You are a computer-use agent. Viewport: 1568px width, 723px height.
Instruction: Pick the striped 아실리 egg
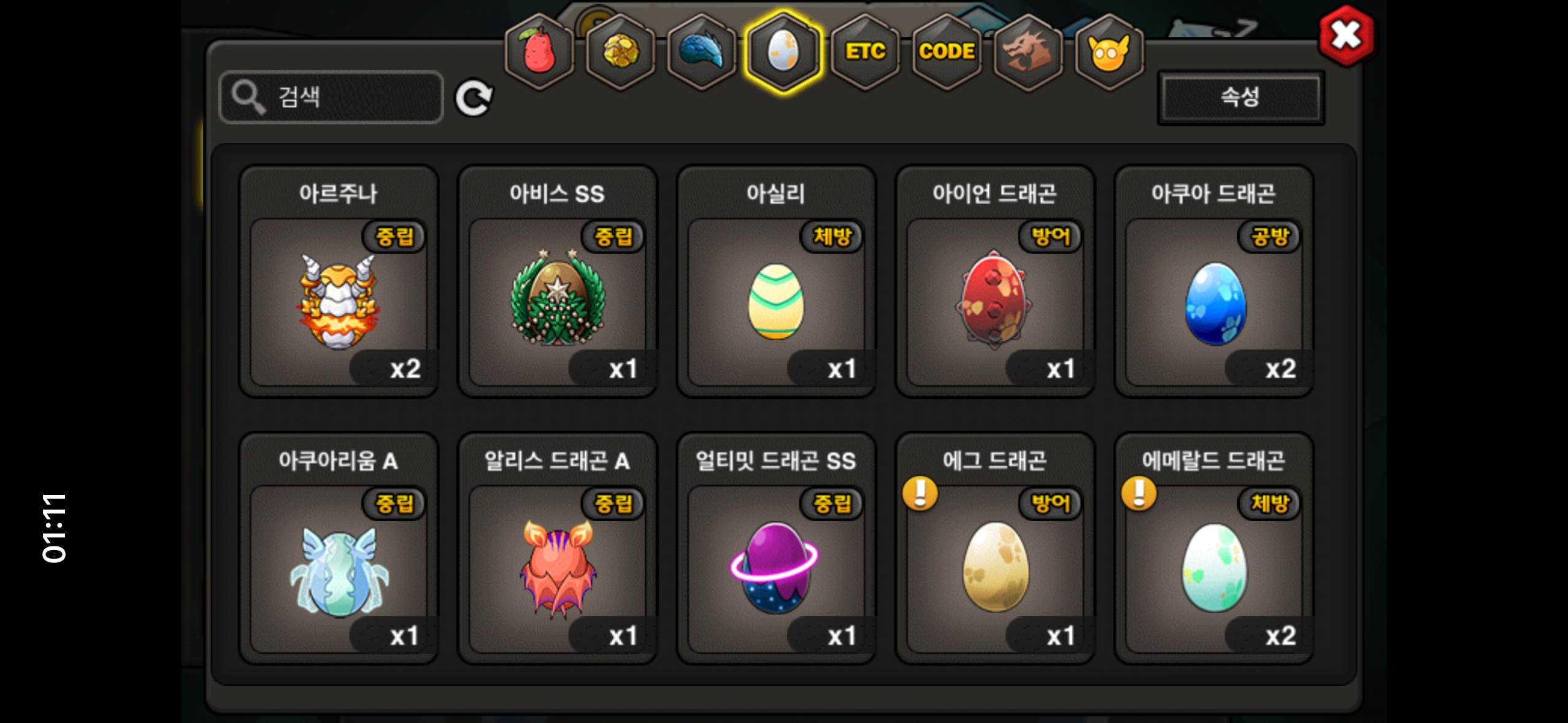point(776,302)
